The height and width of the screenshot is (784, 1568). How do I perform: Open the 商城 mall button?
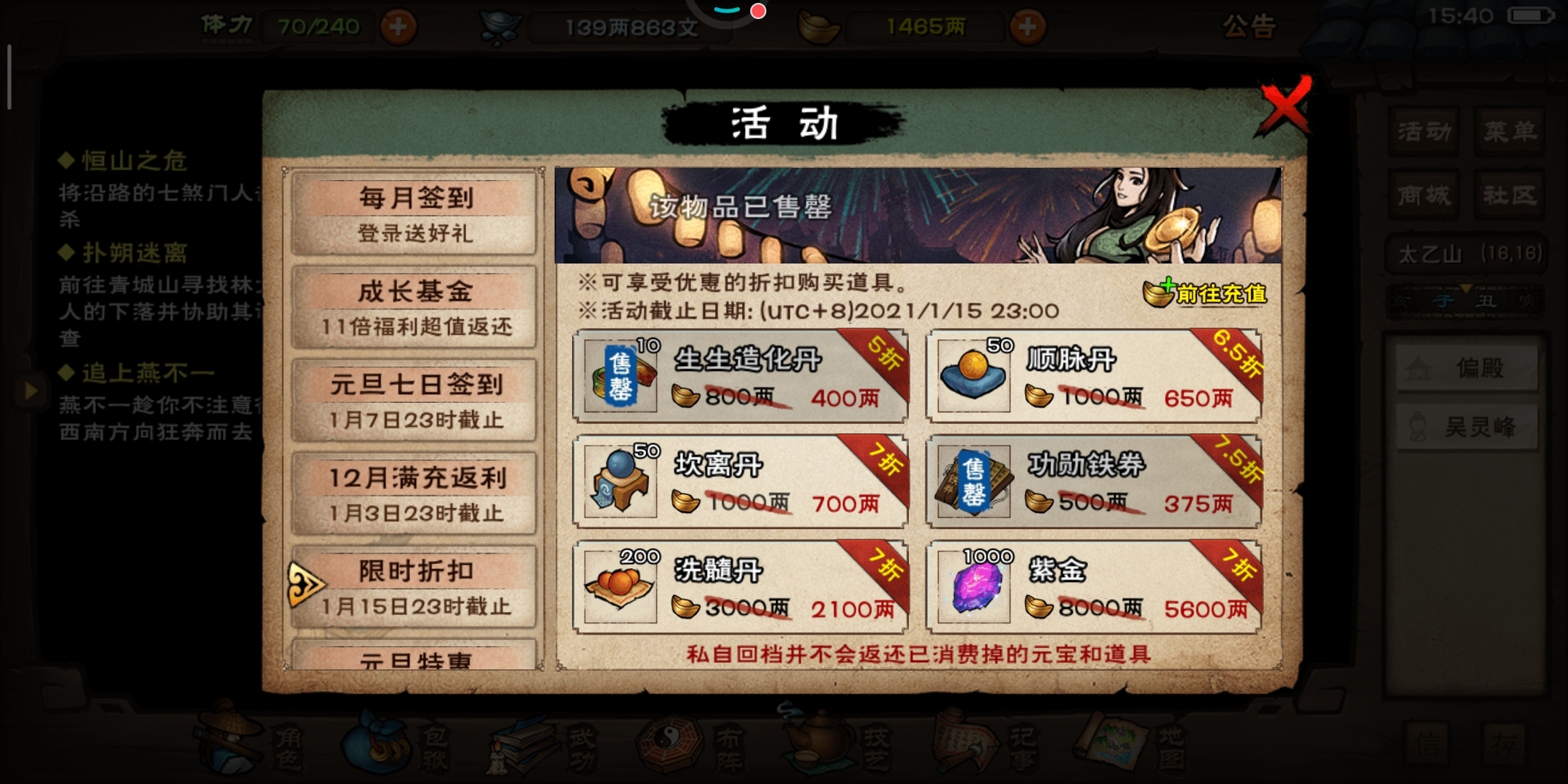click(1424, 195)
